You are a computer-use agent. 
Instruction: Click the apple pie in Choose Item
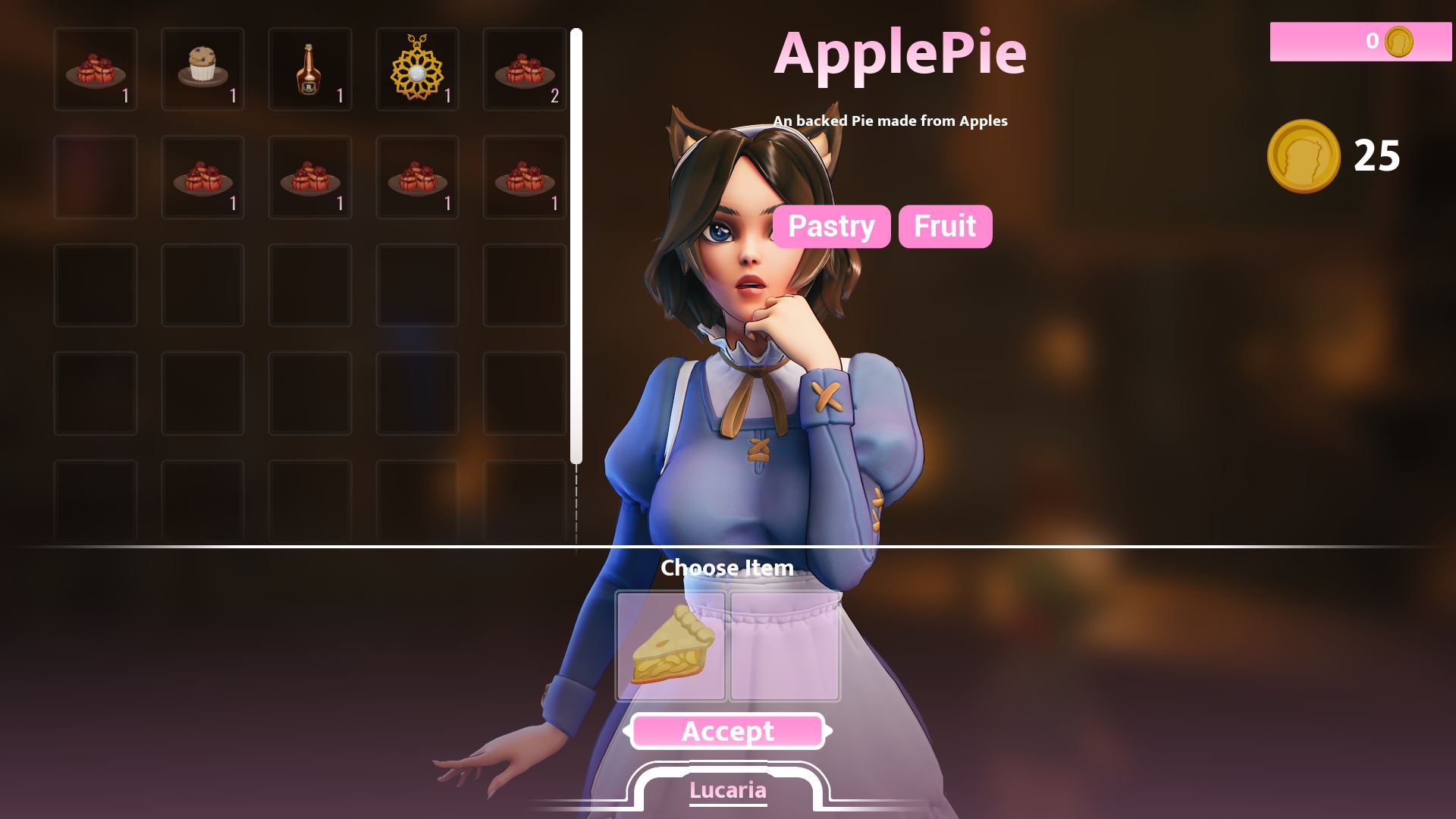pos(670,646)
